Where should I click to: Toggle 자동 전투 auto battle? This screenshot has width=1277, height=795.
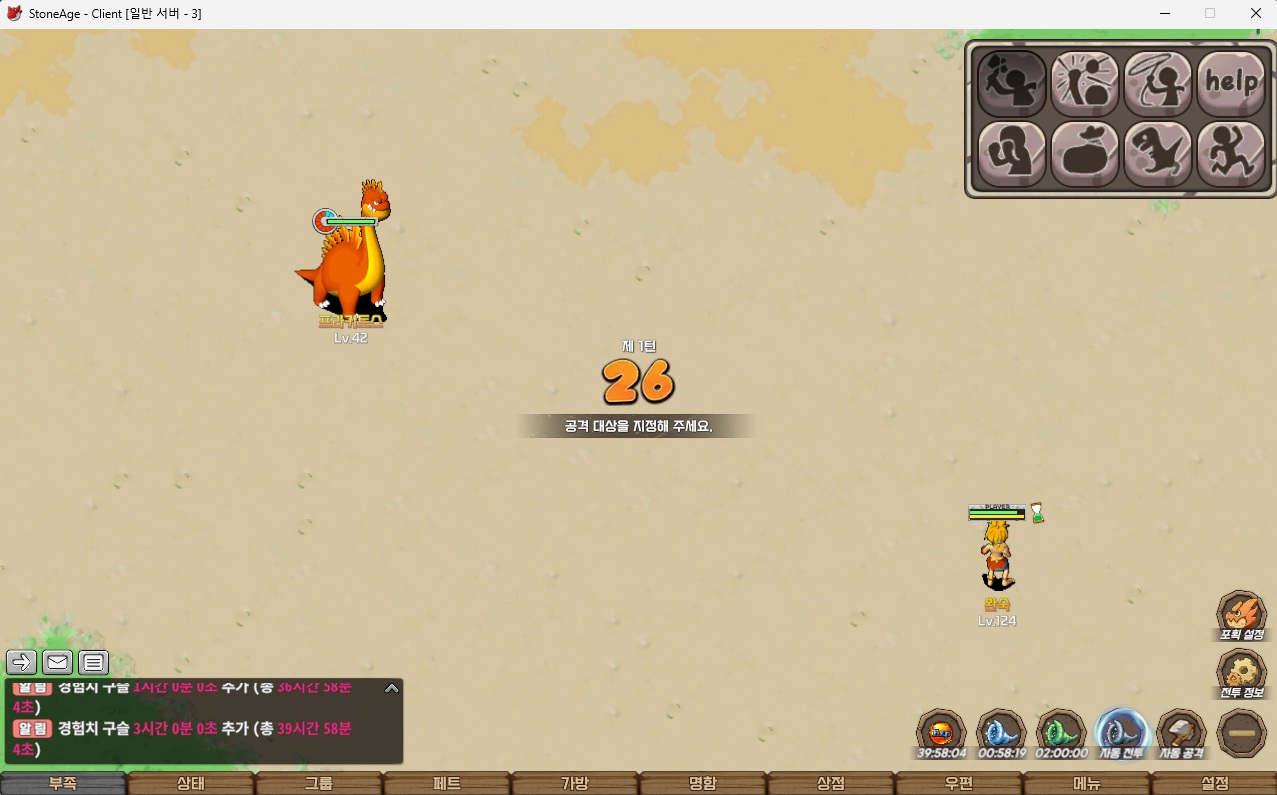tap(1121, 733)
